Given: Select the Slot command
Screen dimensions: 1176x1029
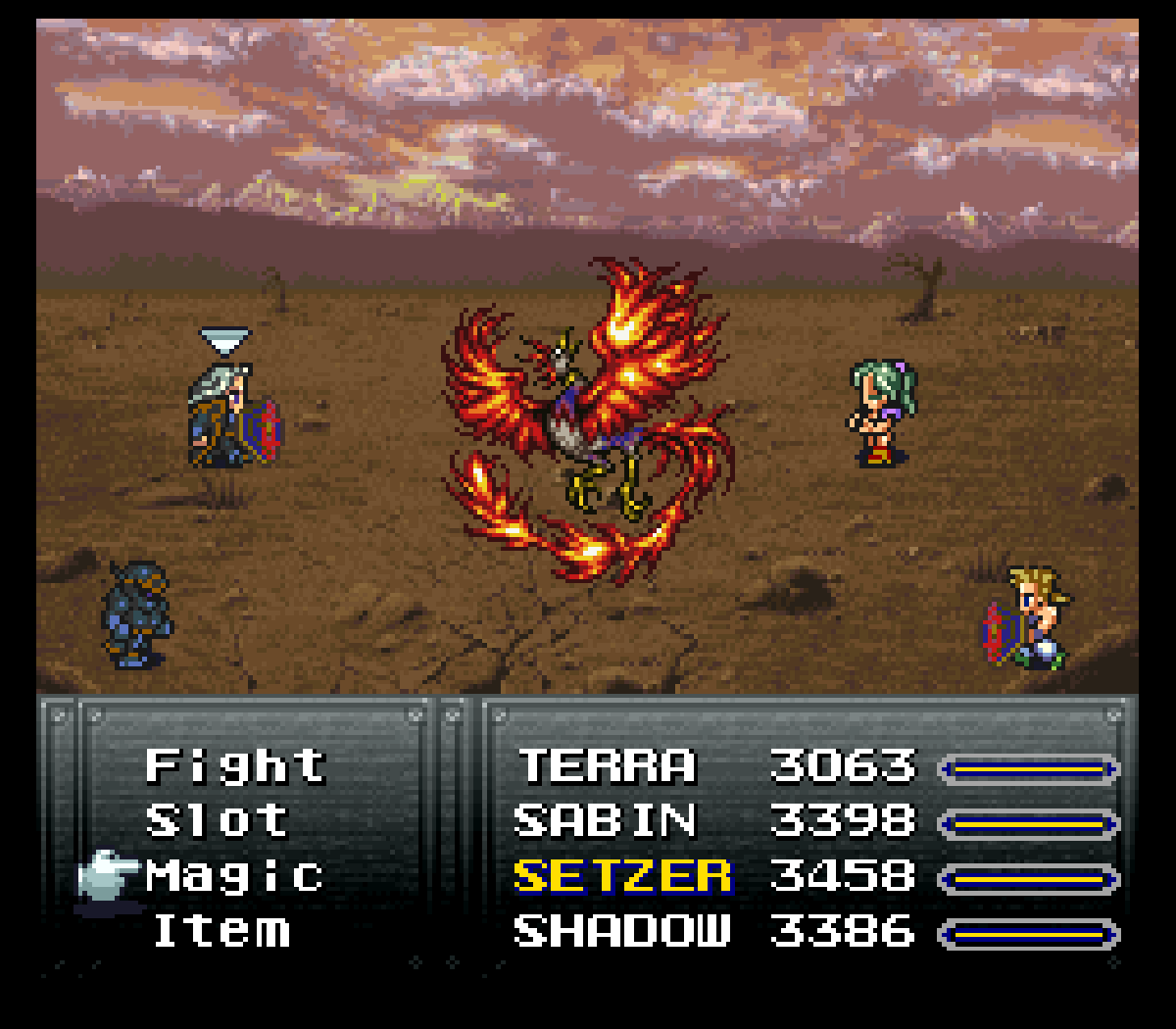Looking at the screenshot, I should click(x=218, y=821).
